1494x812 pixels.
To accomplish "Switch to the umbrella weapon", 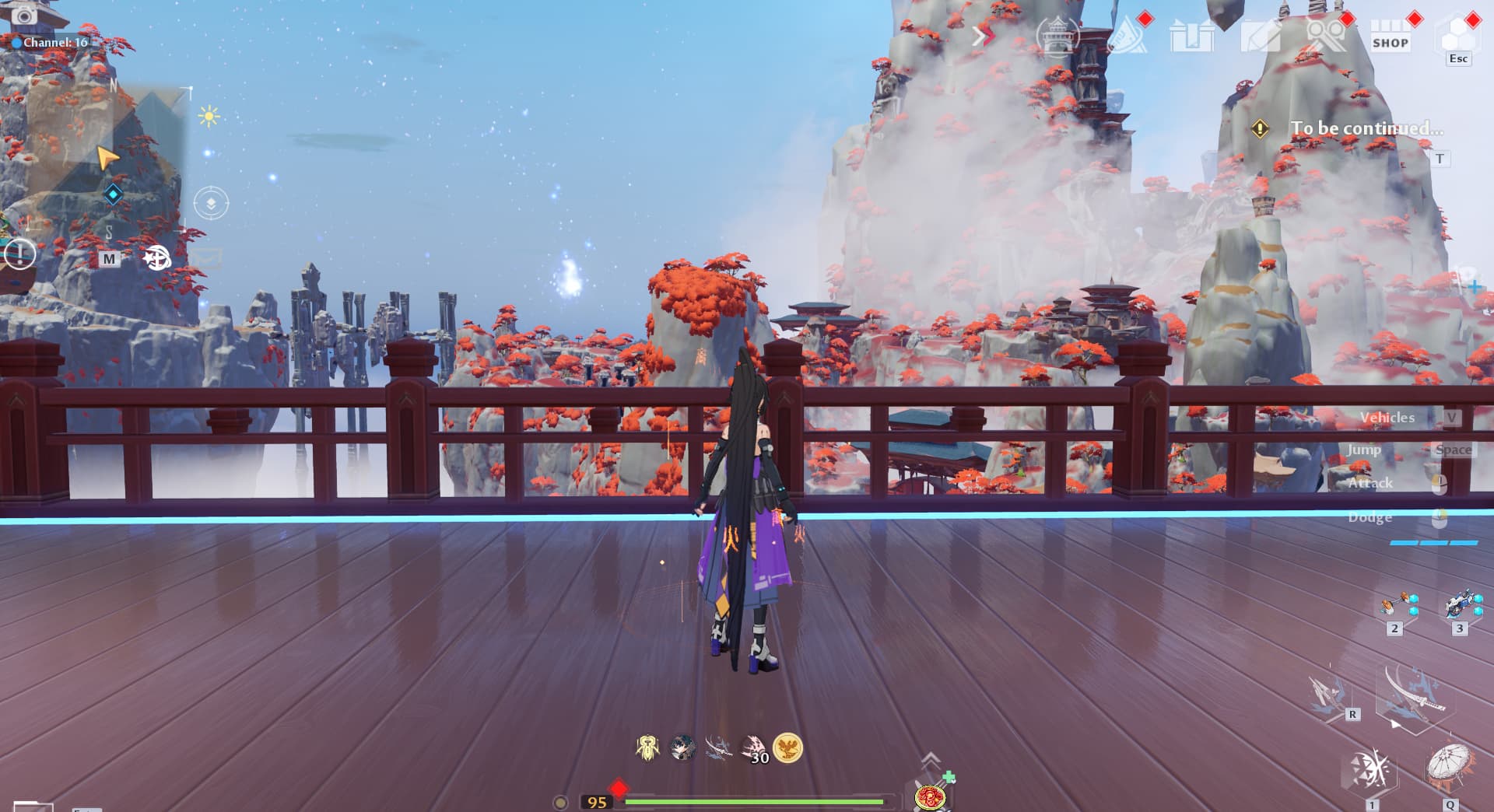I will (x=1450, y=767).
